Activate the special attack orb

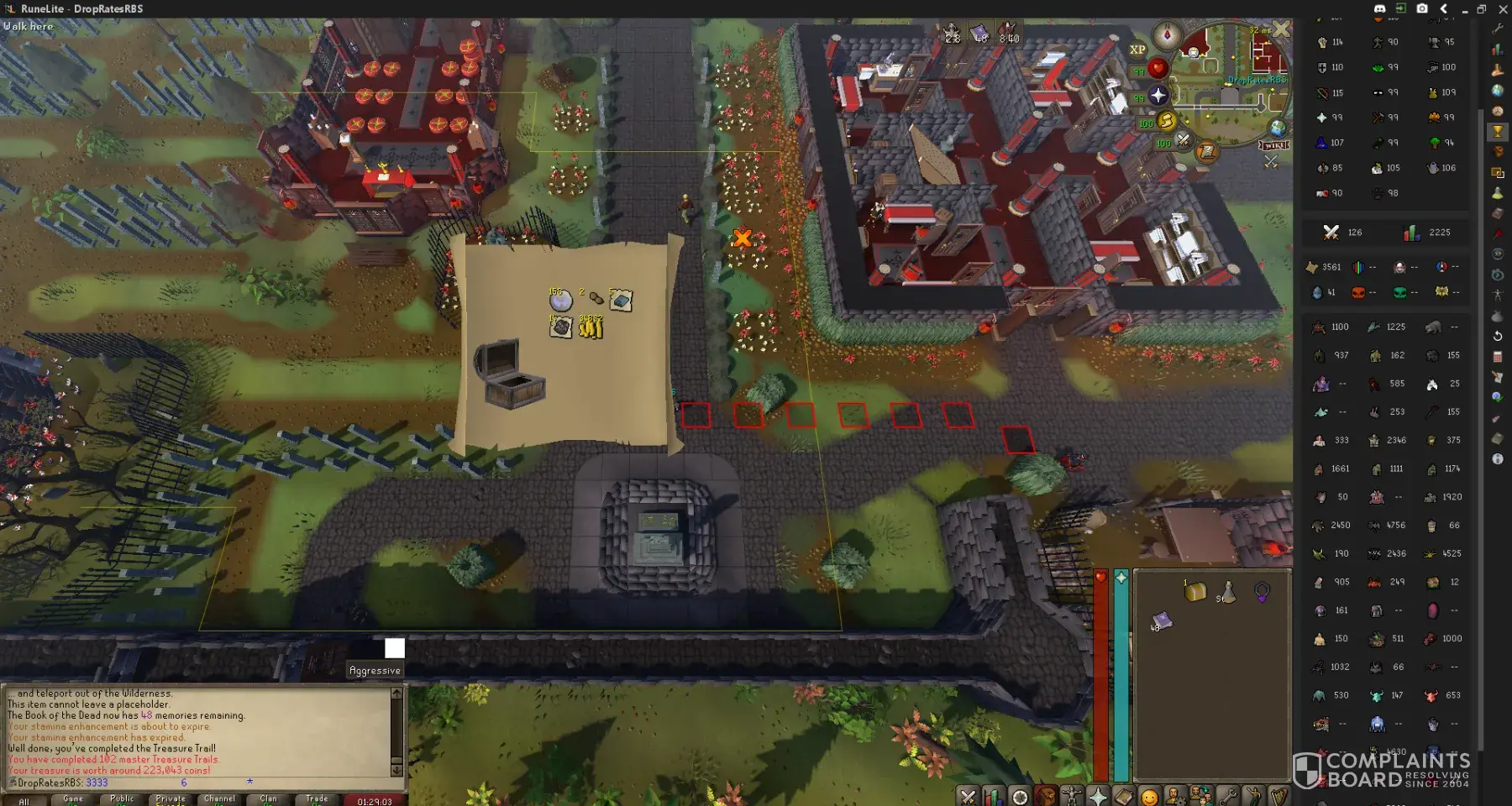click(x=1183, y=140)
